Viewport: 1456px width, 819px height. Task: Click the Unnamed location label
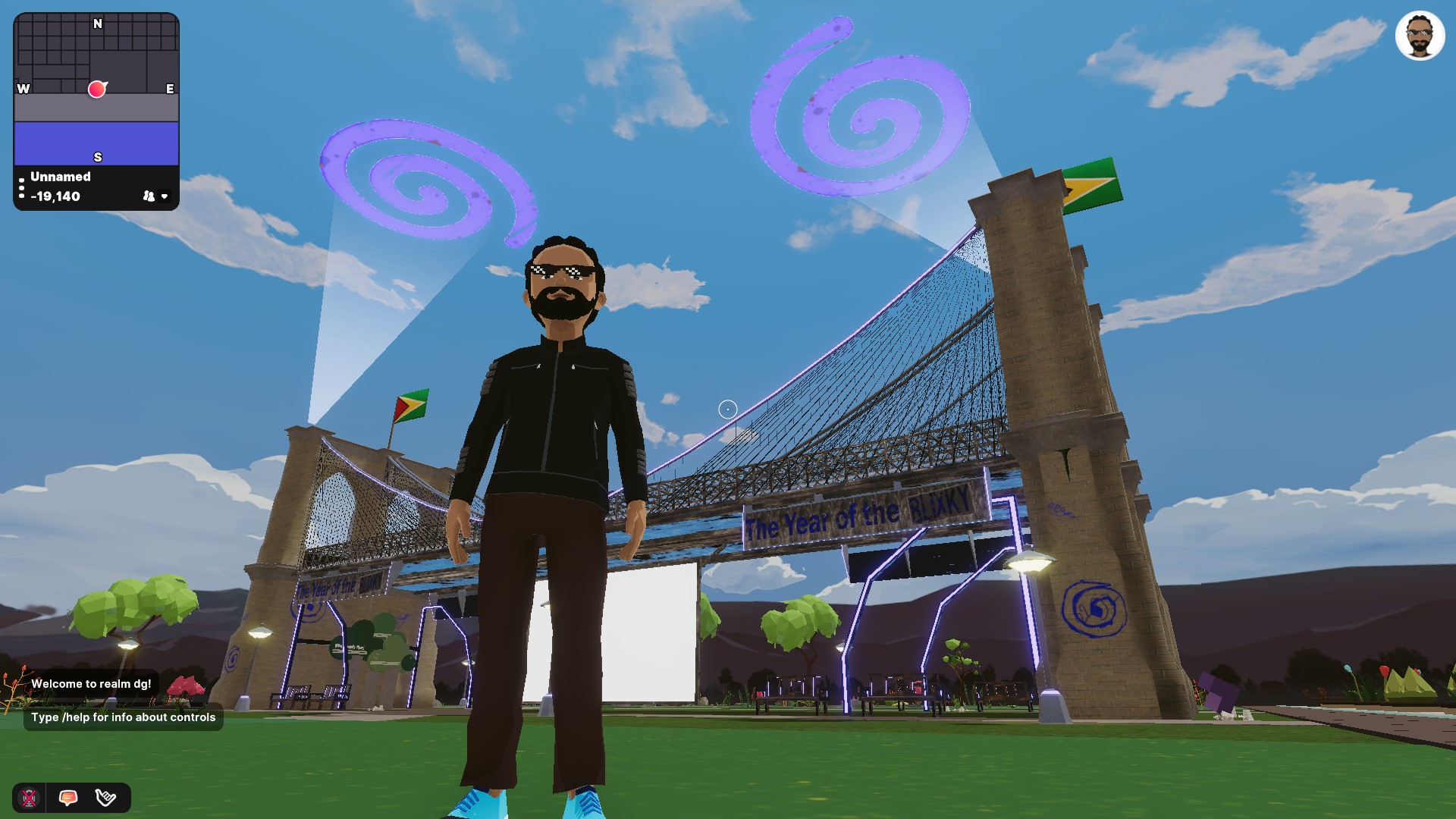coord(60,177)
